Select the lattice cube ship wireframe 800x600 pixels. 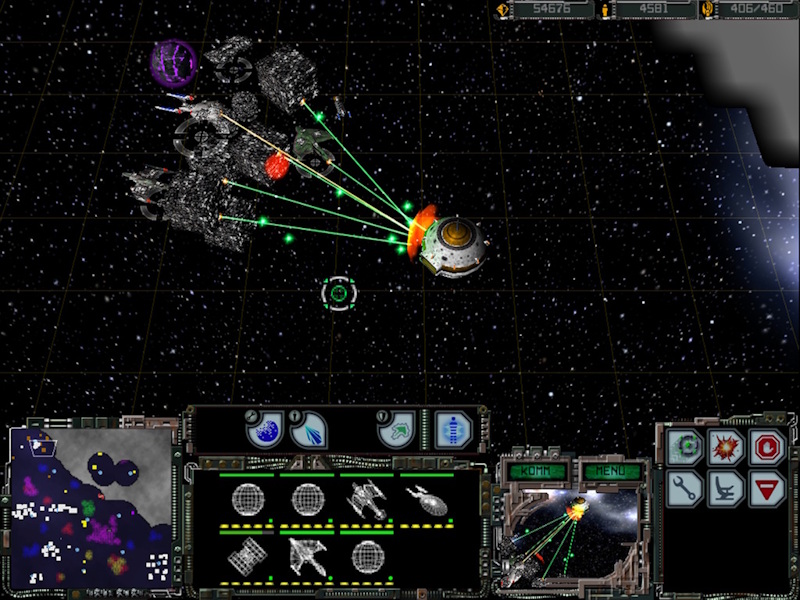[246, 555]
